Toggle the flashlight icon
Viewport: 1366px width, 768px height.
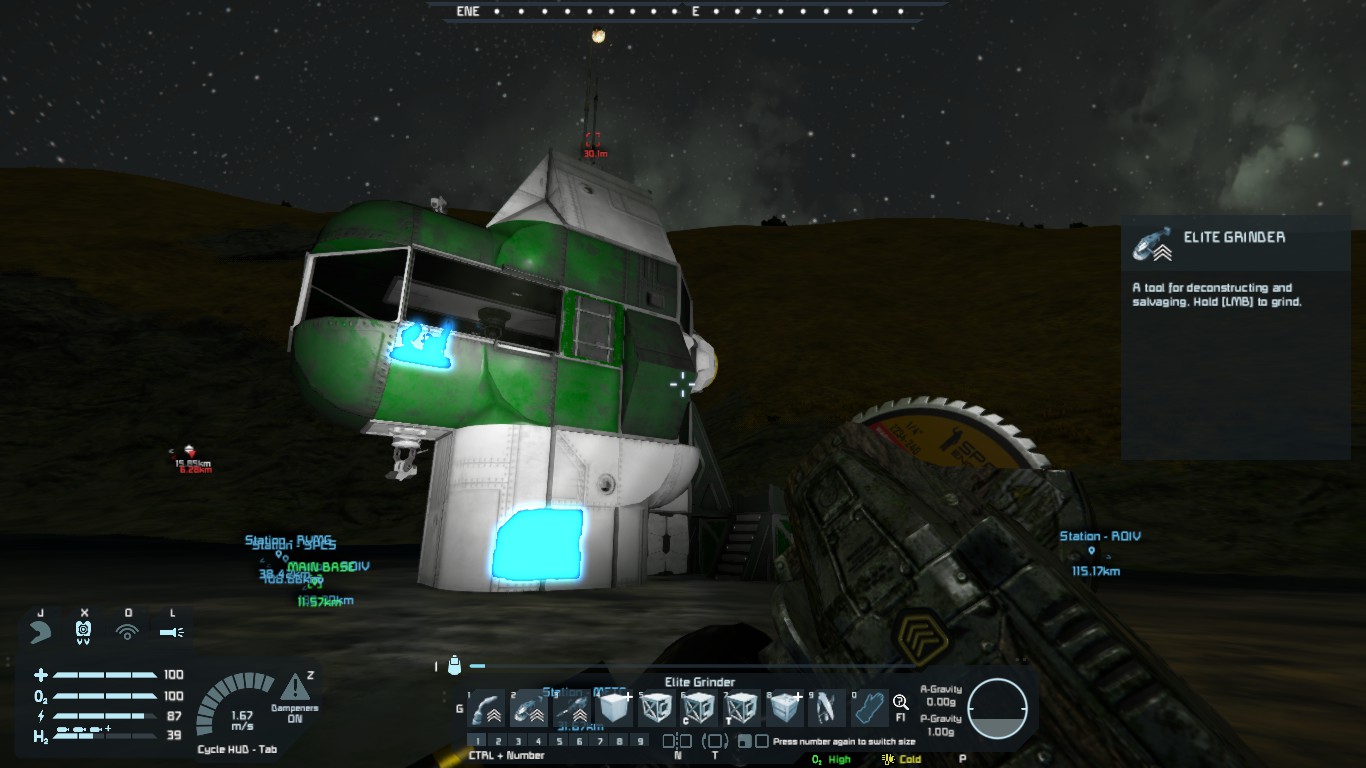coord(171,631)
